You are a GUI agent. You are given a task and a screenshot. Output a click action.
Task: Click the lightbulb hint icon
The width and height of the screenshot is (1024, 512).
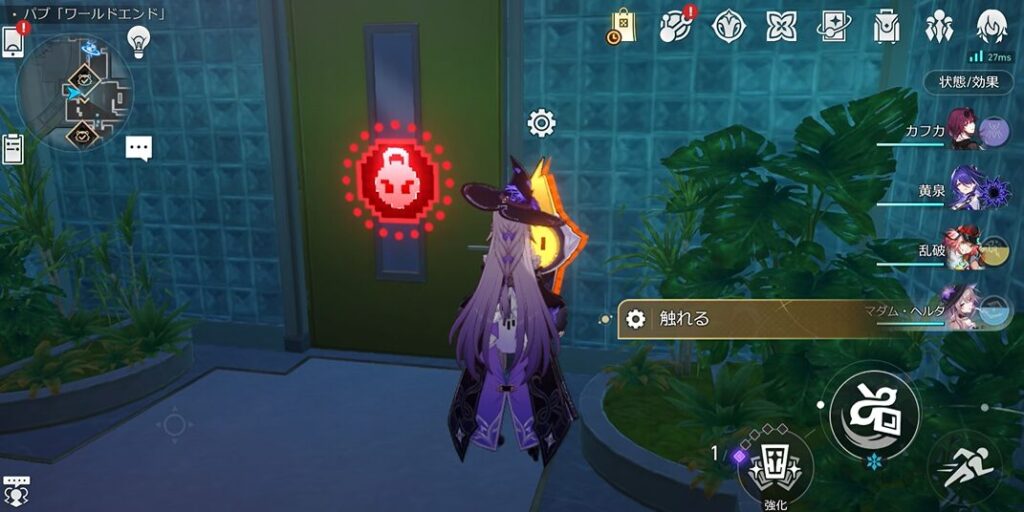pos(138,41)
